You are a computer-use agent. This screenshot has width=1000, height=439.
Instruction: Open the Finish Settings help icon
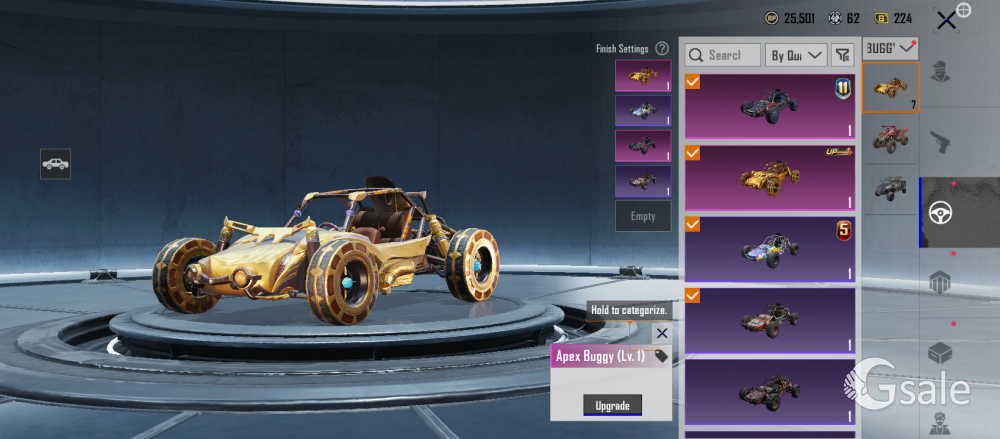coord(662,48)
